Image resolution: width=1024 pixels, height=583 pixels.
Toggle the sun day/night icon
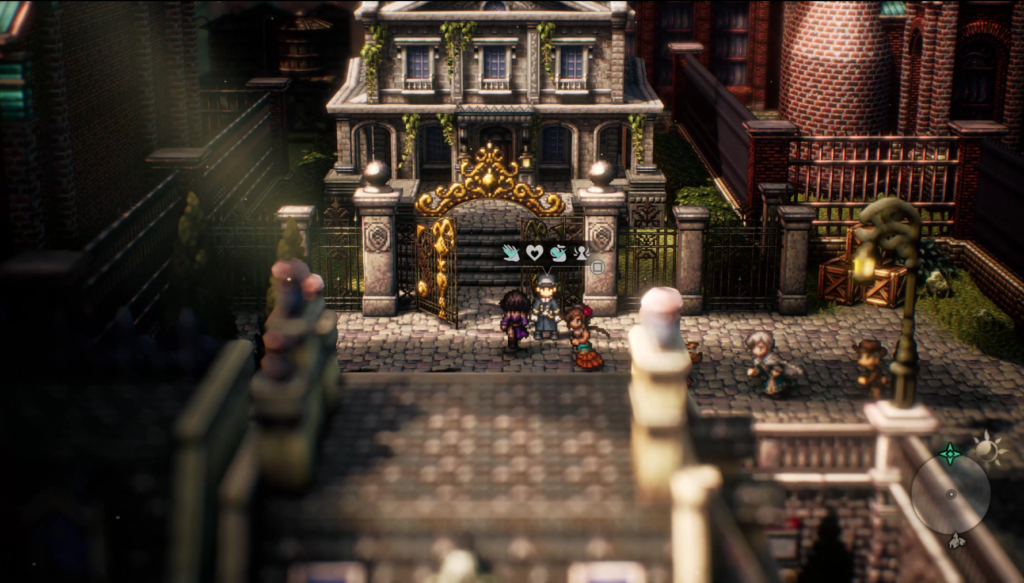point(988,448)
